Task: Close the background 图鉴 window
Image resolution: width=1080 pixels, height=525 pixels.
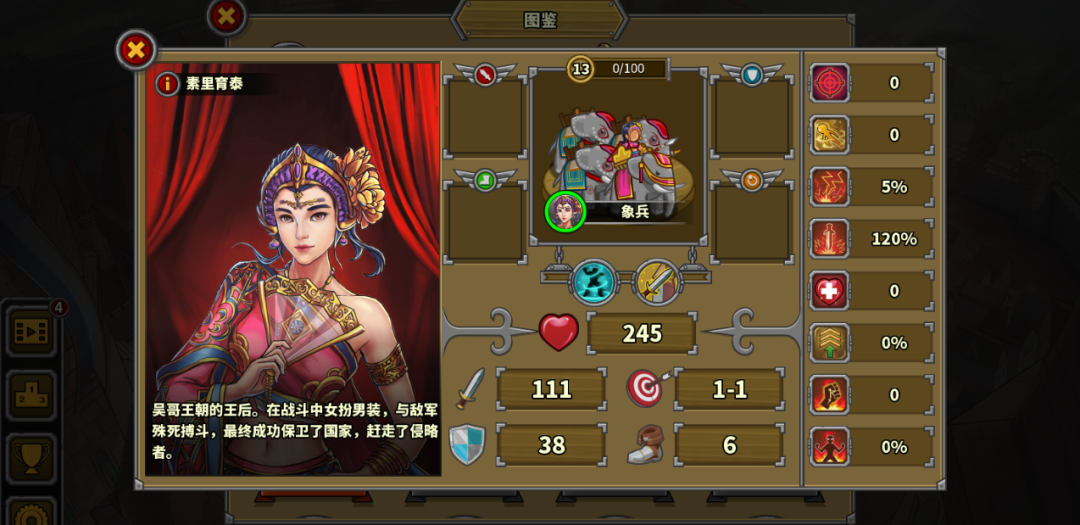Action: click(x=227, y=16)
